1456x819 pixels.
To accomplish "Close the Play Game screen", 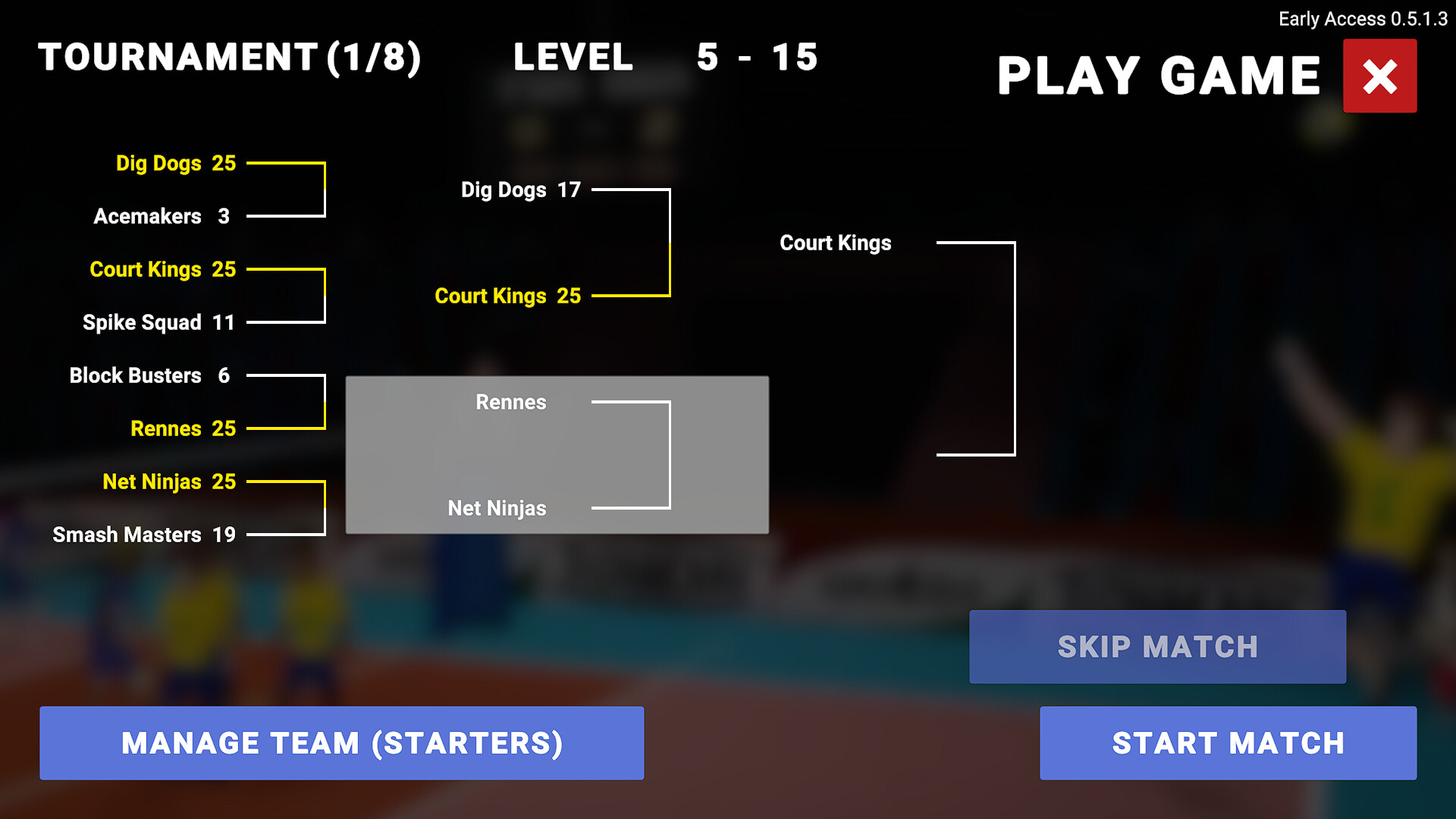I will click(1379, 75).
